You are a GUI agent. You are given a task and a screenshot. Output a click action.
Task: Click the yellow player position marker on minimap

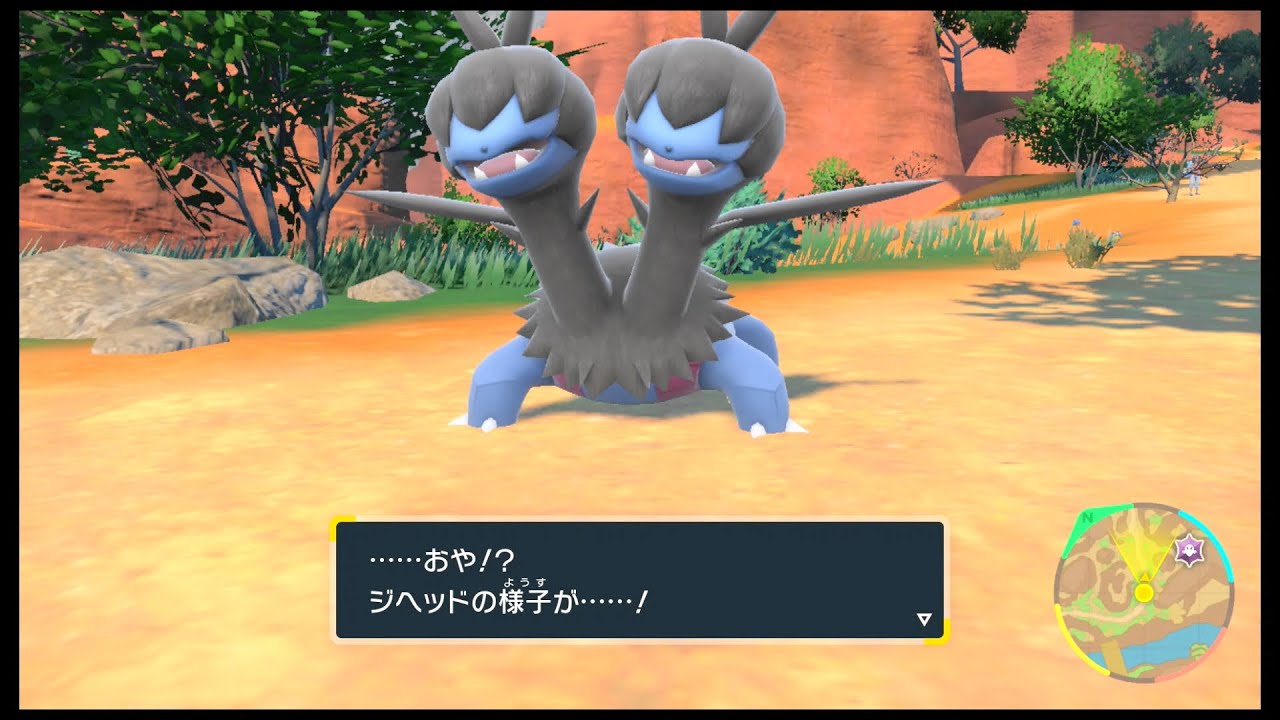pos(1144,593)
